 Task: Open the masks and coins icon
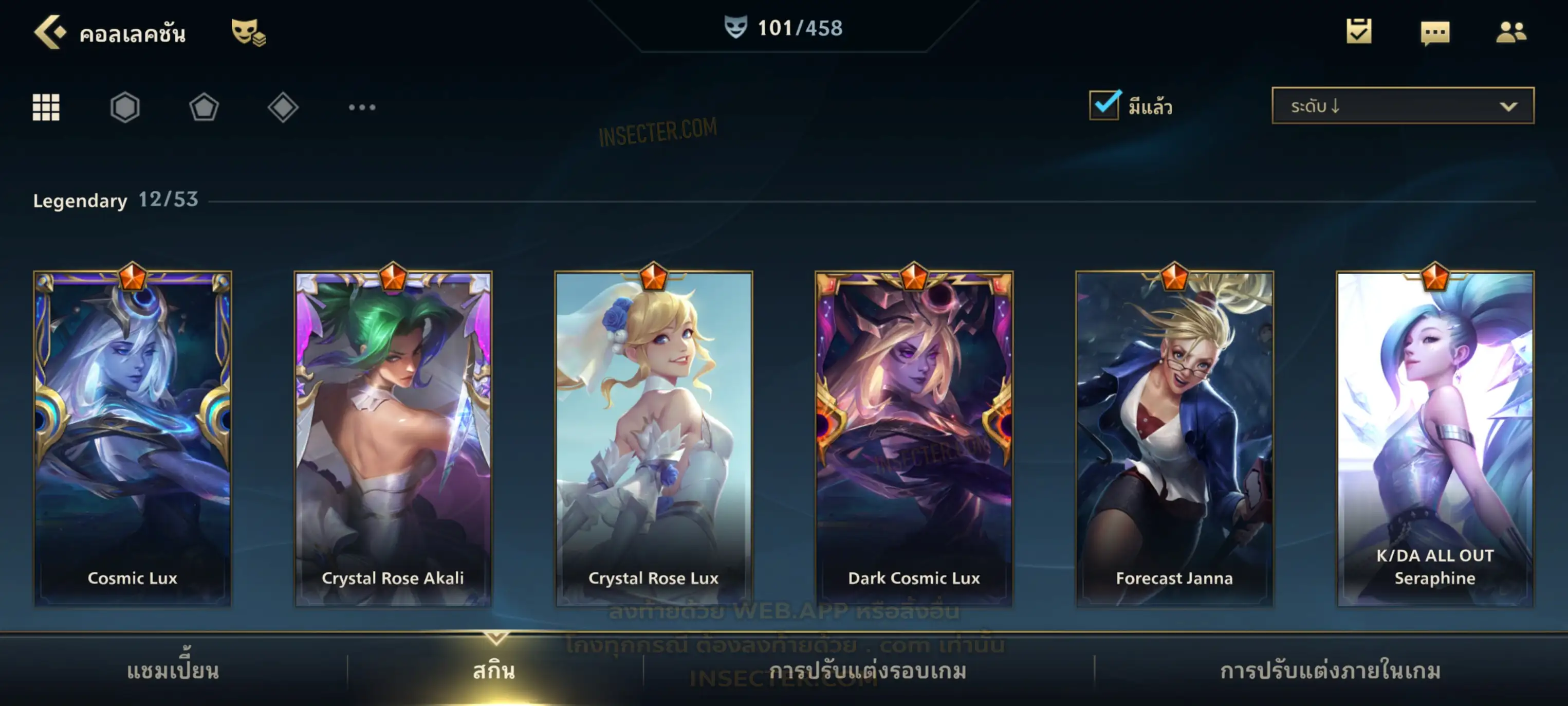pos(248,32)
